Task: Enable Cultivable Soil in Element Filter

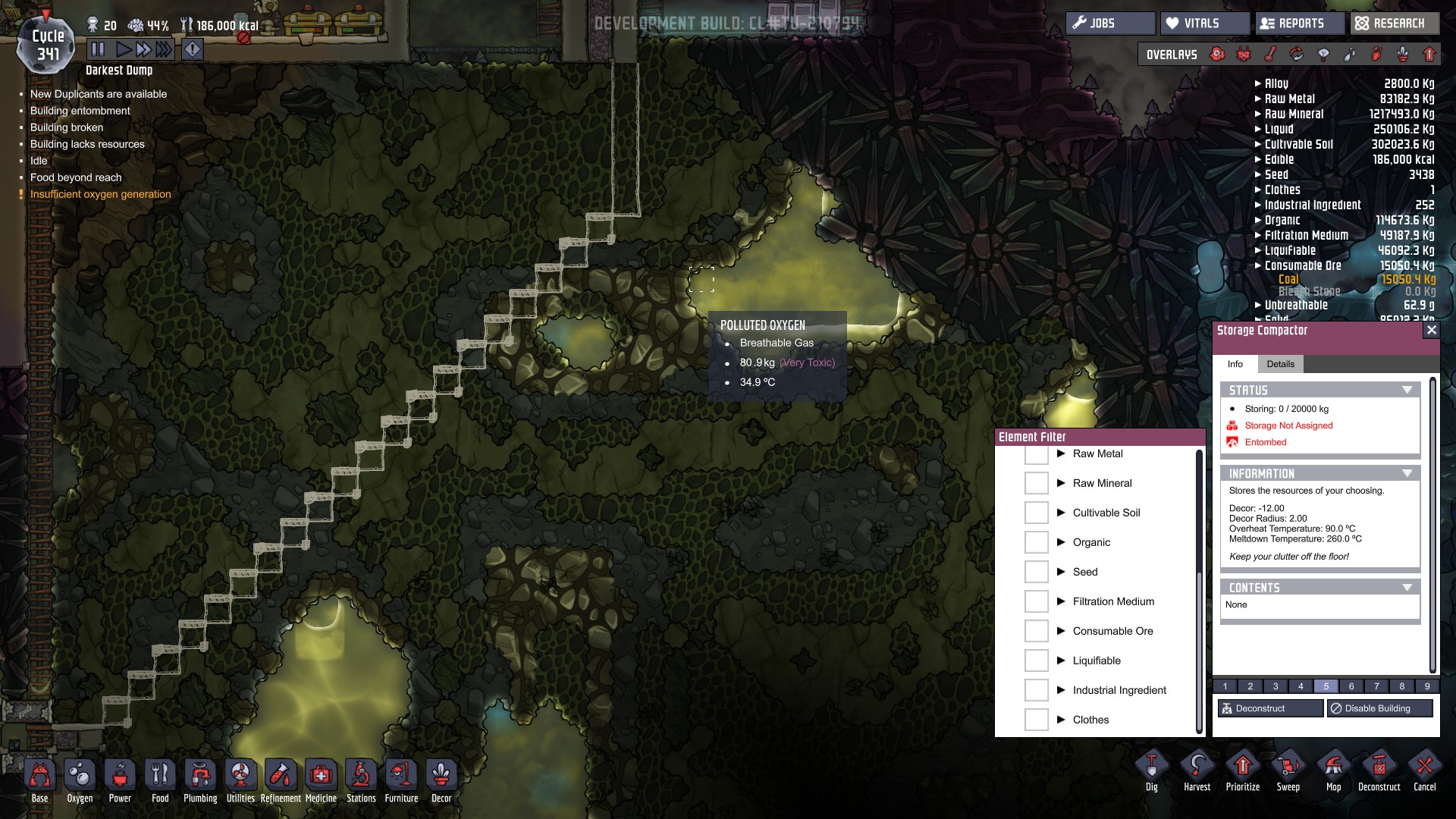Action: (x=1036, y=513)
